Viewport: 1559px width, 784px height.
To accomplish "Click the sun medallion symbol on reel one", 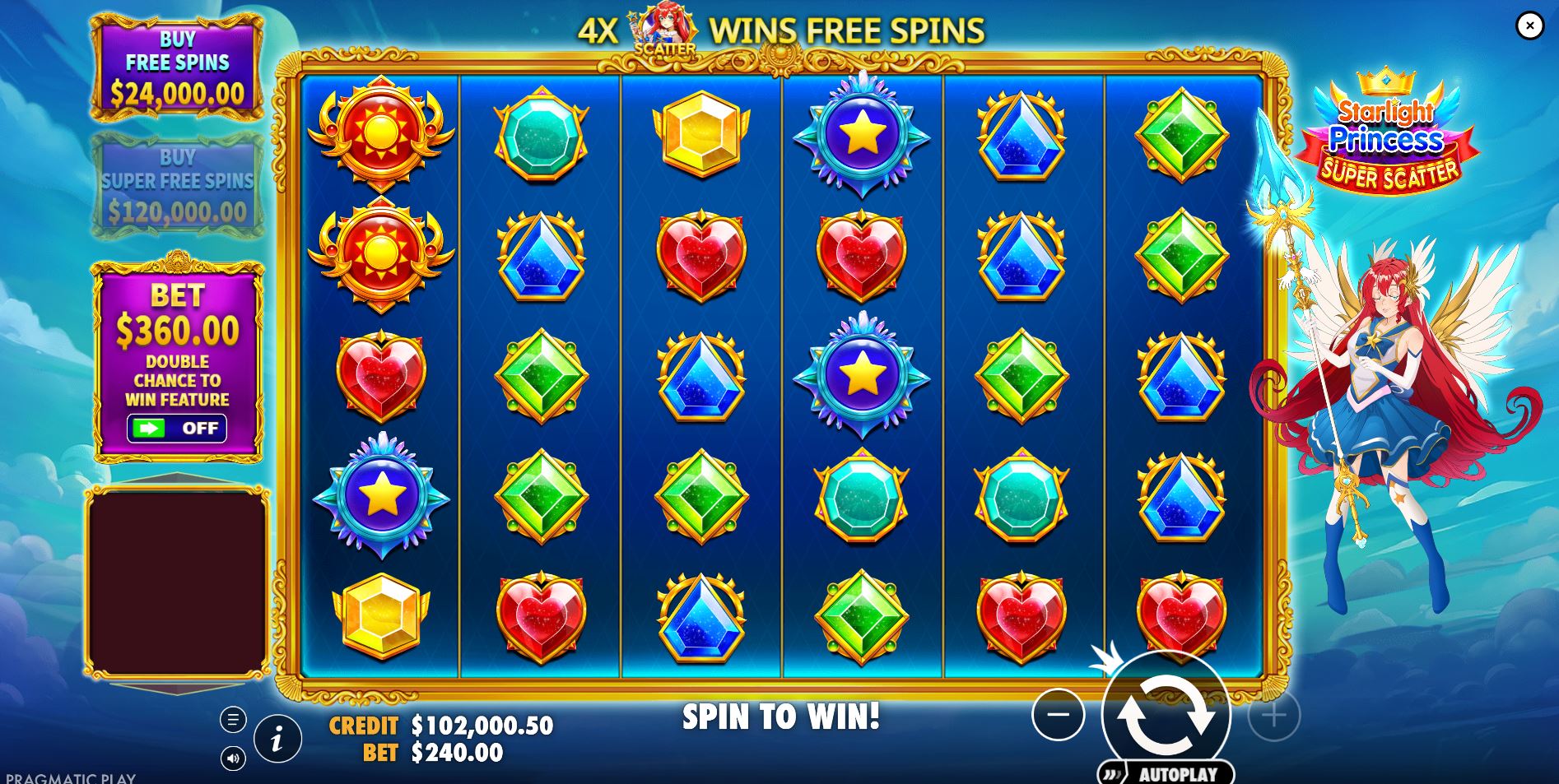I will click(381, 130).
